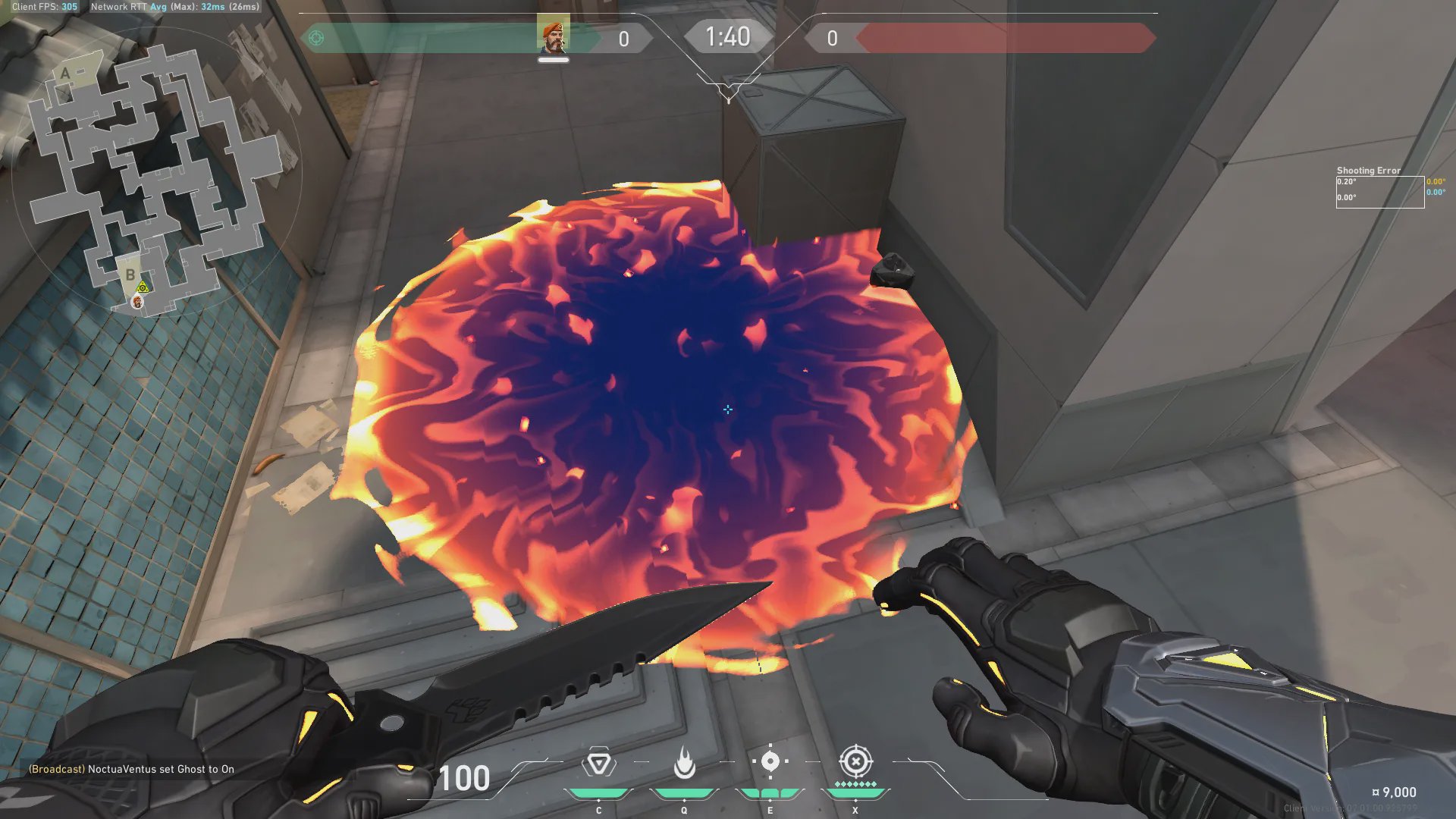
Task: Select the Stim Beacon ability icon
Action: point(598,763)
